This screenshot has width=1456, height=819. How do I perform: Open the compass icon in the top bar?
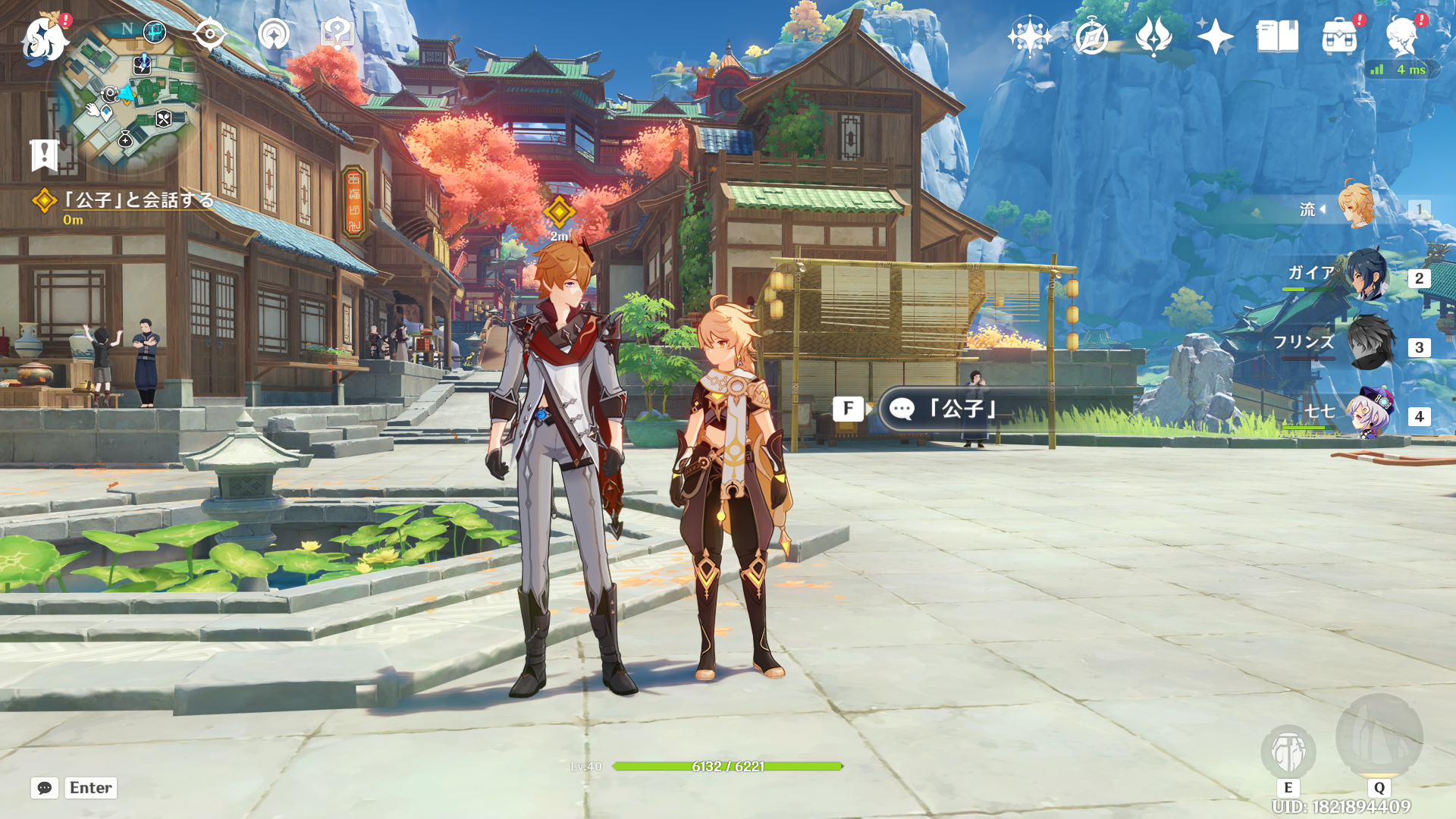click(1091, 36)
